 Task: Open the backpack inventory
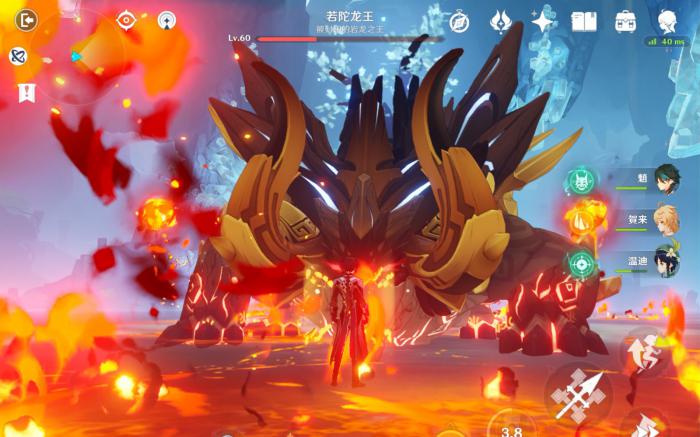tap(626, 22)
